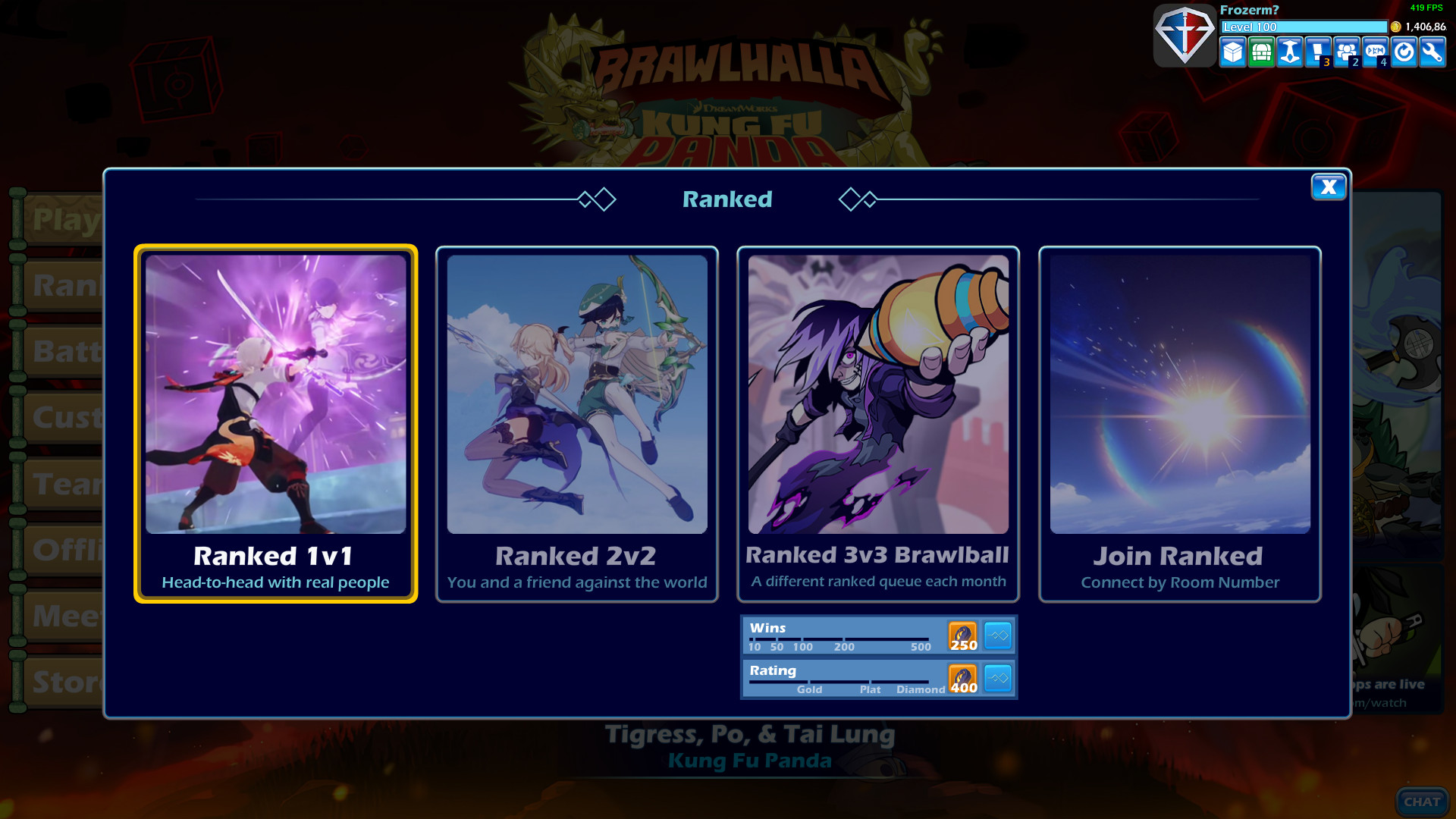Click the clan shield emblem beside Frozerm?
1456x819 pixels.
[x=1185, y=35]
